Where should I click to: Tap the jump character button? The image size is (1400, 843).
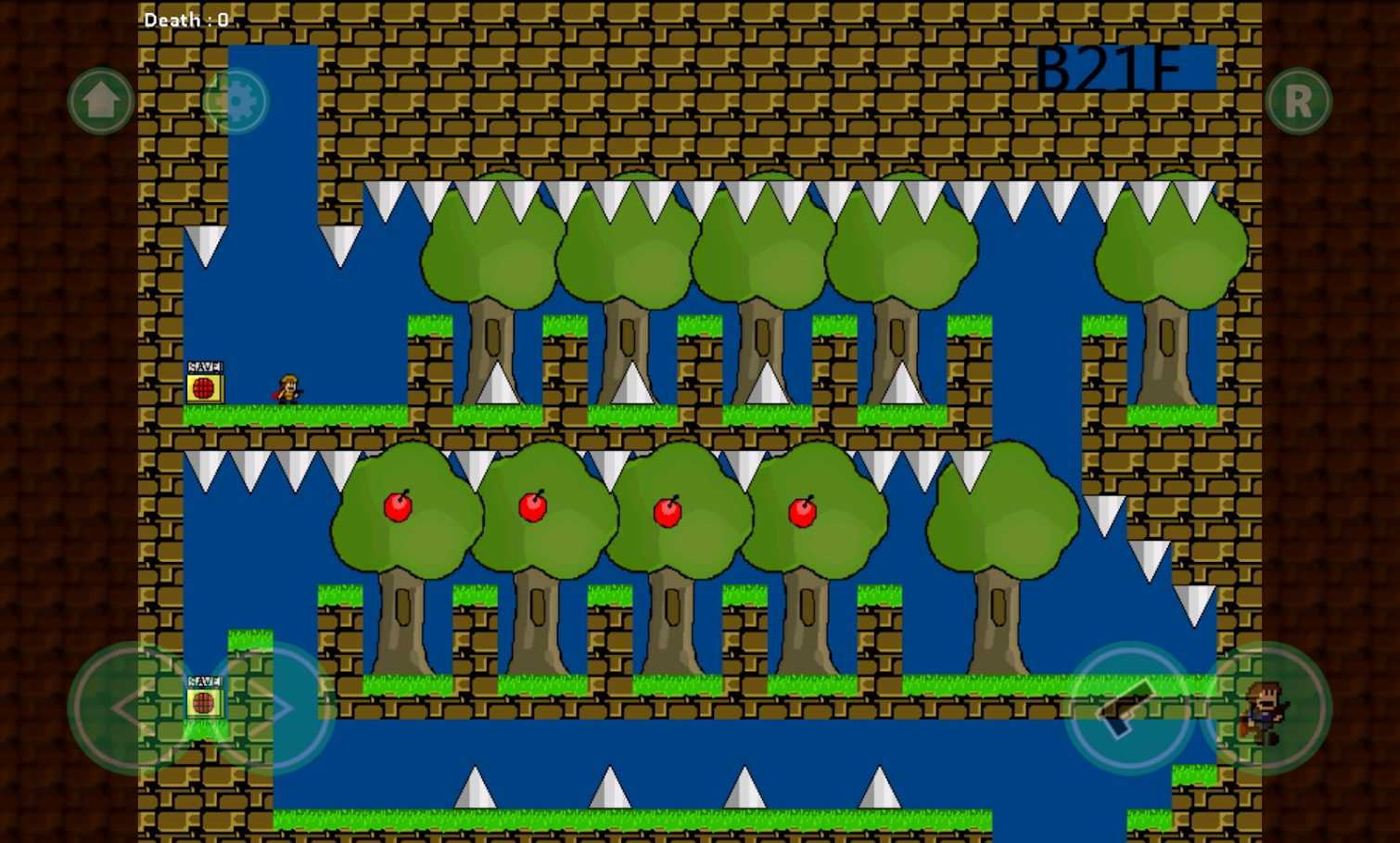[1266, 708]
